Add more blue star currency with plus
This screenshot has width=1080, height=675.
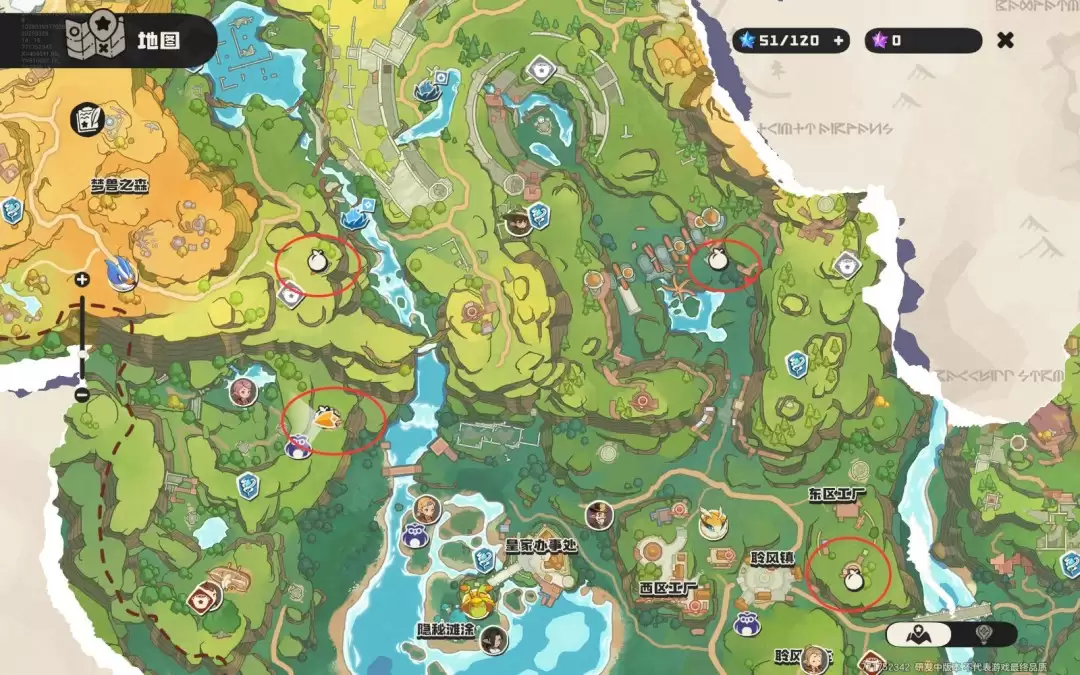839,41
